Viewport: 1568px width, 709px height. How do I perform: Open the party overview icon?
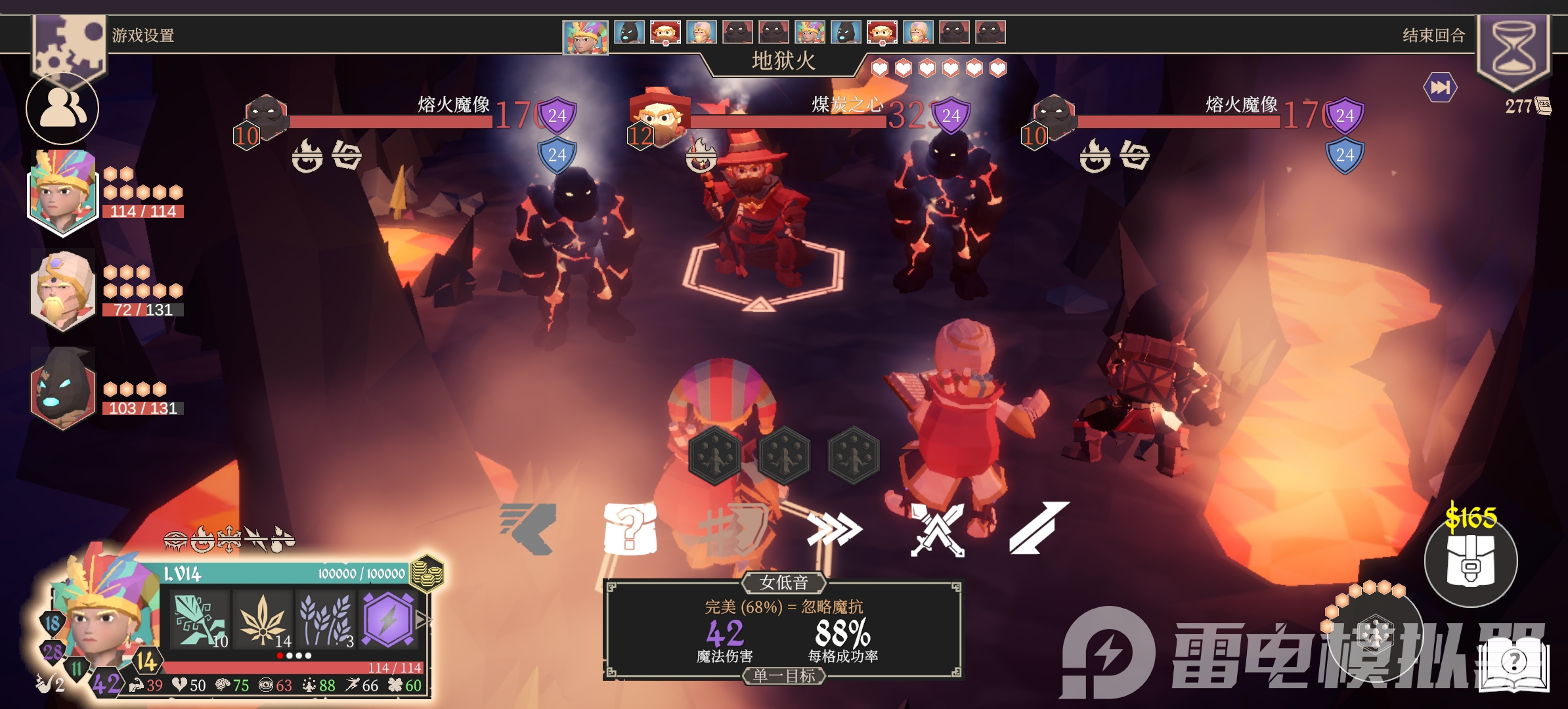click(x=62, y=108)
